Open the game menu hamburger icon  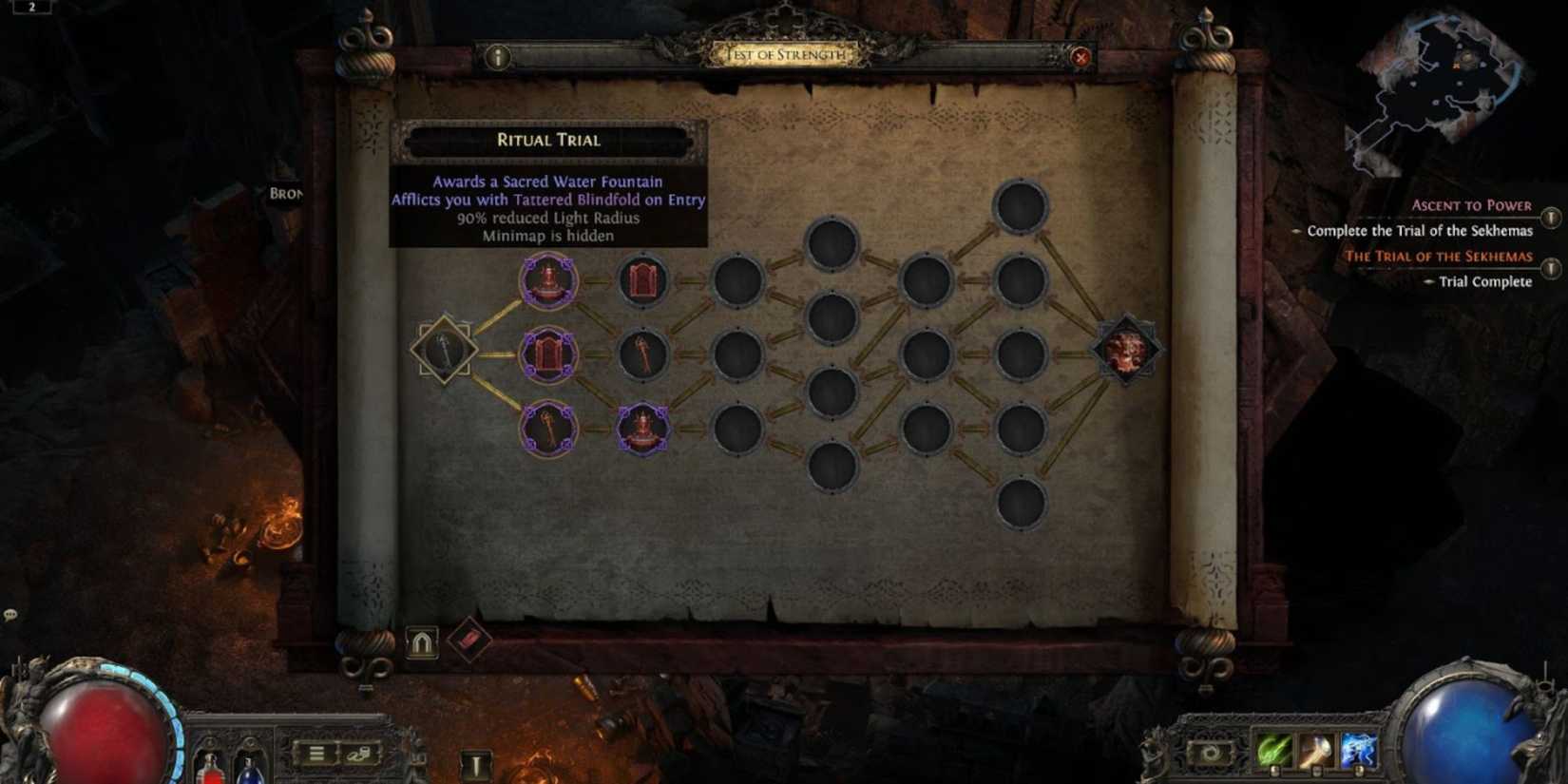click(318, 754)
